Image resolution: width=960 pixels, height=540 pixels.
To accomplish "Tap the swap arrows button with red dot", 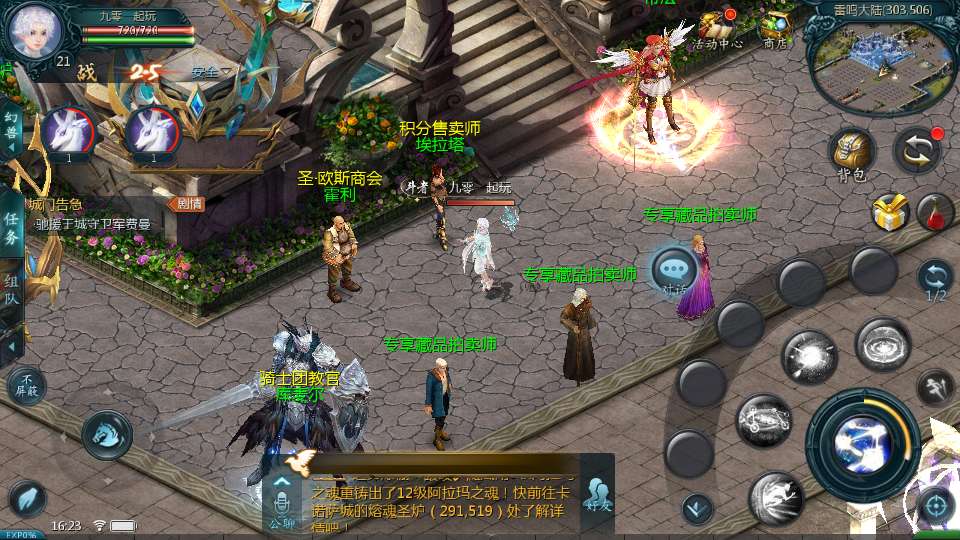I will (916, 150).
